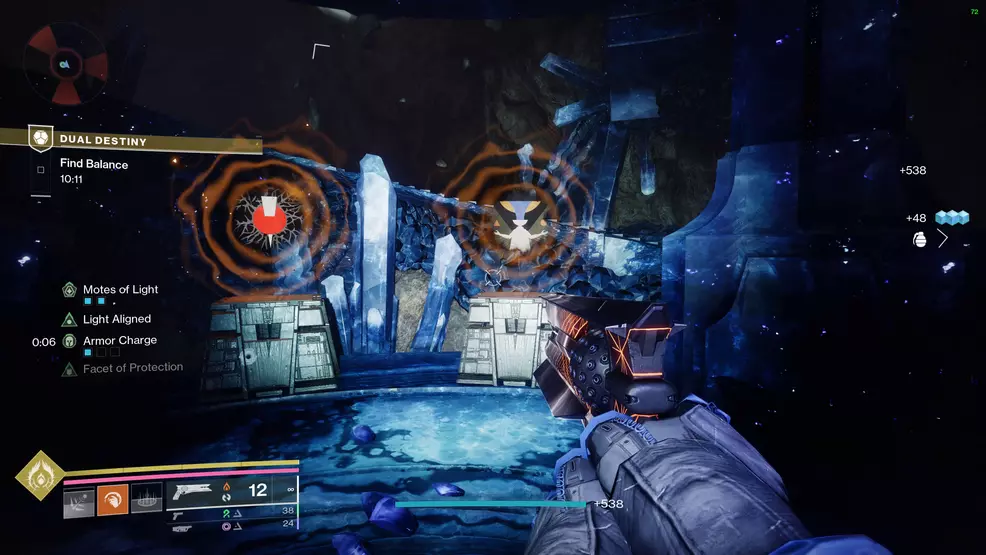The width and height of the screenshot is (986, 555).
Task: Select the Facet of Protection buff icon
Action: 69,369
